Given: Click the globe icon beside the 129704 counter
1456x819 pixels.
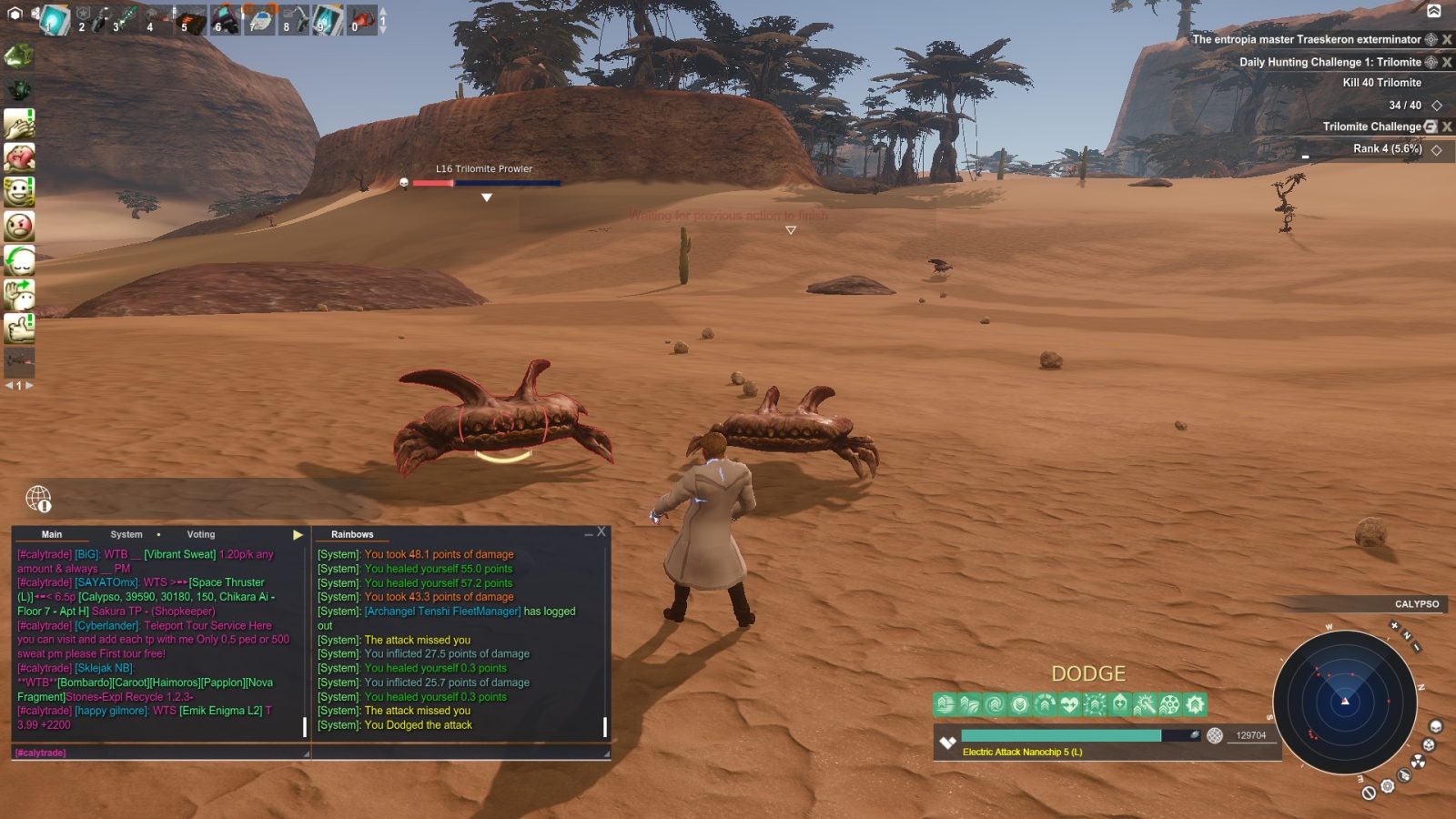Looking at the screenshot, I should click(x=1215, y=737).
